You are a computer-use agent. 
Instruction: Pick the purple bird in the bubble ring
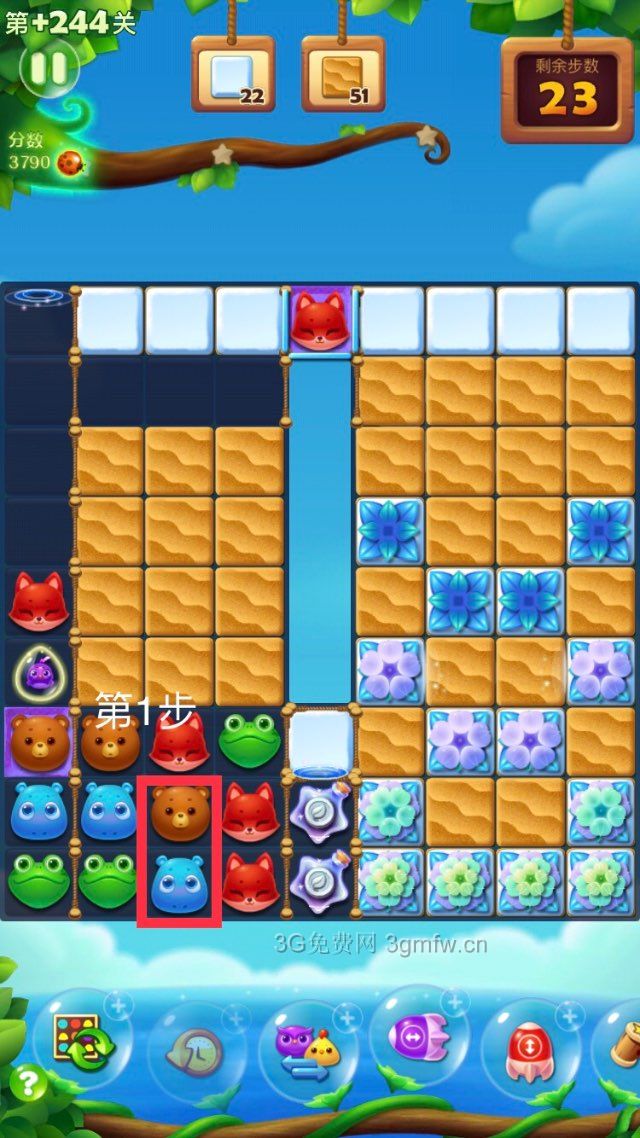39,675
